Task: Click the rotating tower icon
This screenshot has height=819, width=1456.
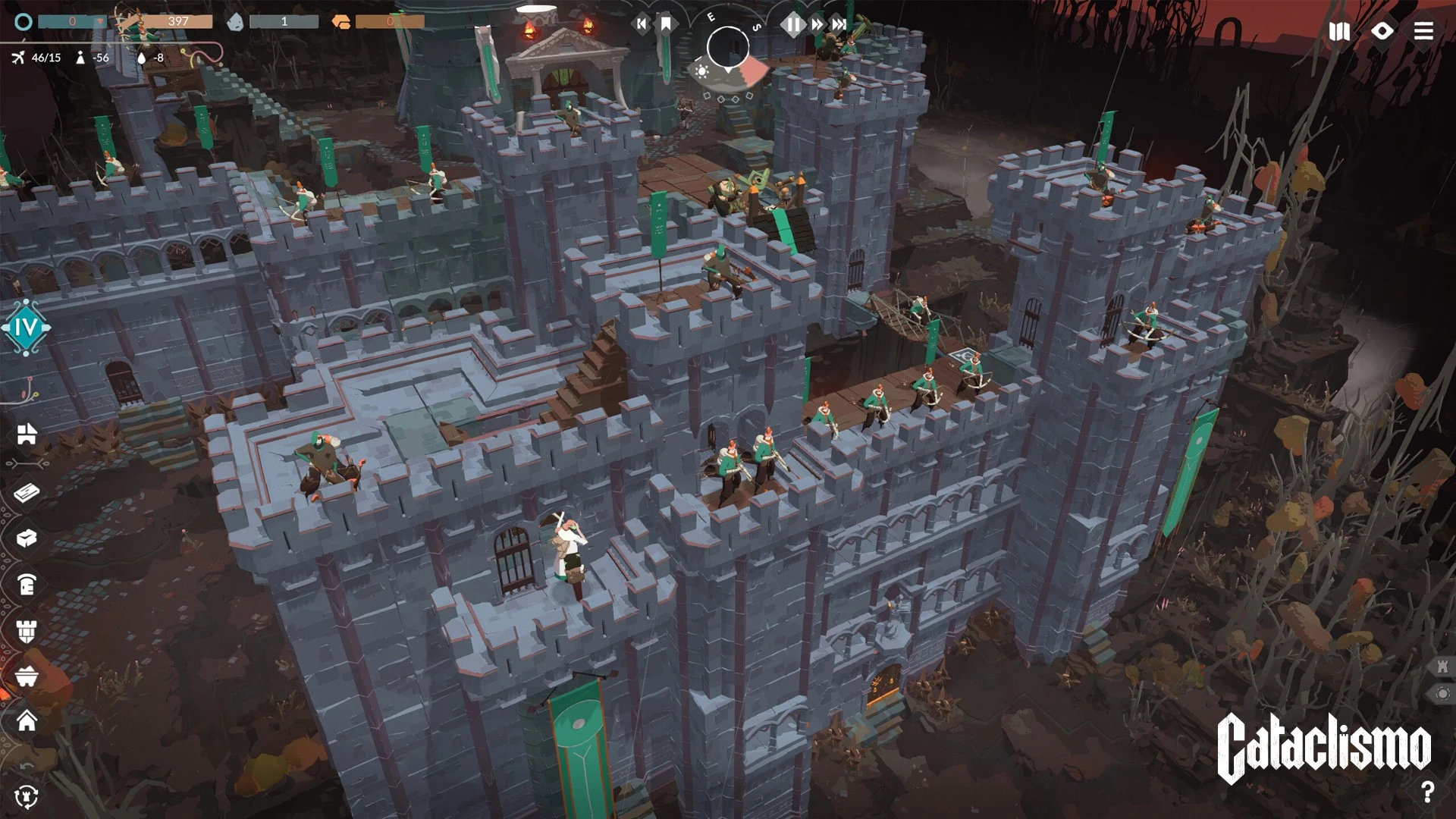Action: pyautogui.click(x=27, y=796)
